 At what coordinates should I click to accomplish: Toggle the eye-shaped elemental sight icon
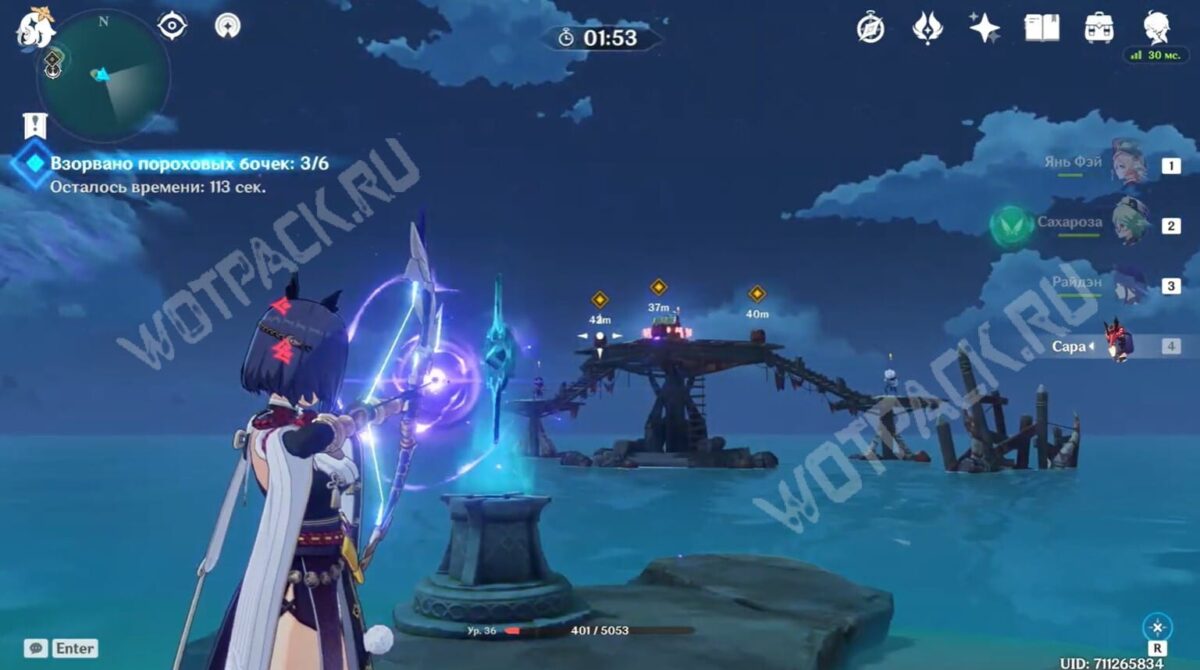173,26
